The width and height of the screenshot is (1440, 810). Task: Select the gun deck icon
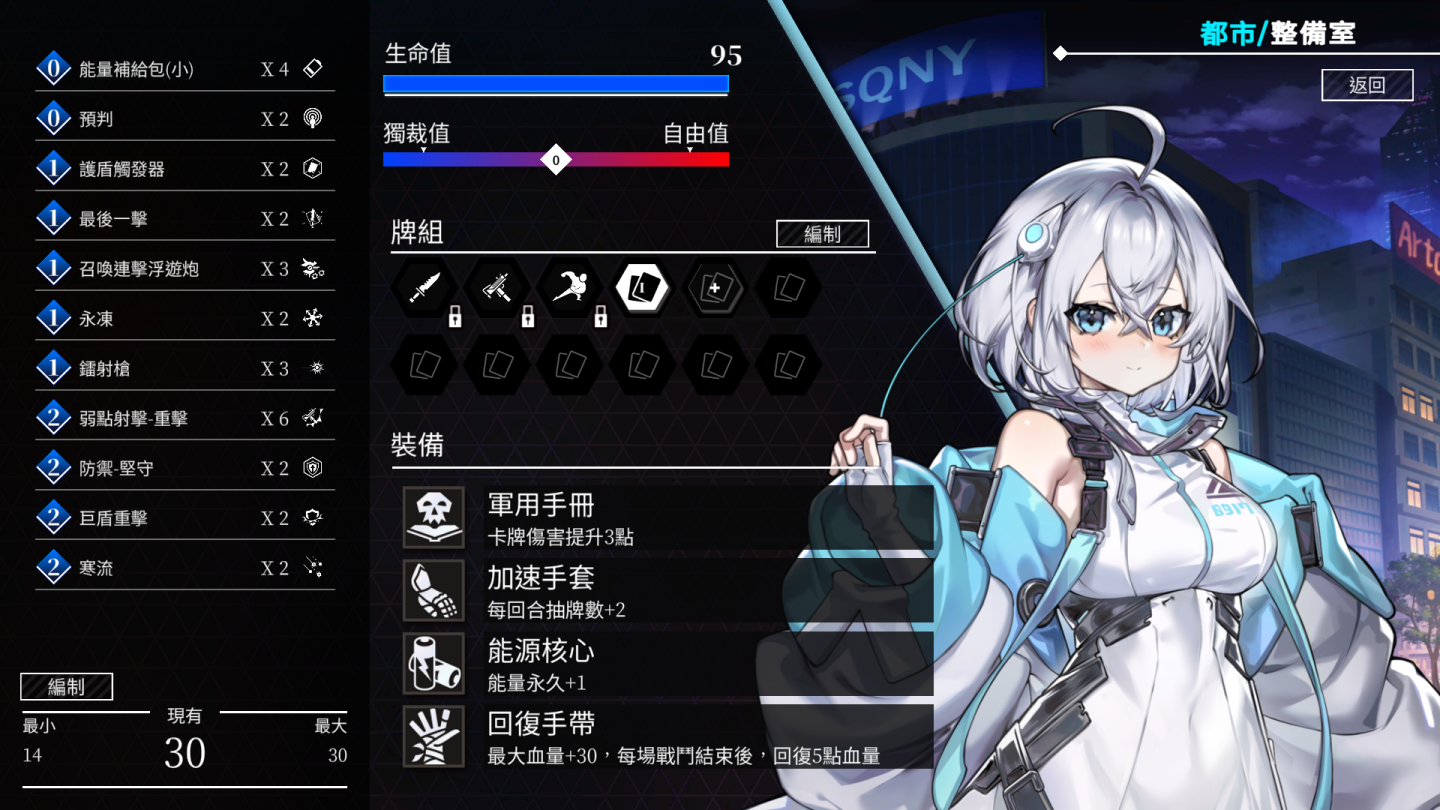[498, 288]
